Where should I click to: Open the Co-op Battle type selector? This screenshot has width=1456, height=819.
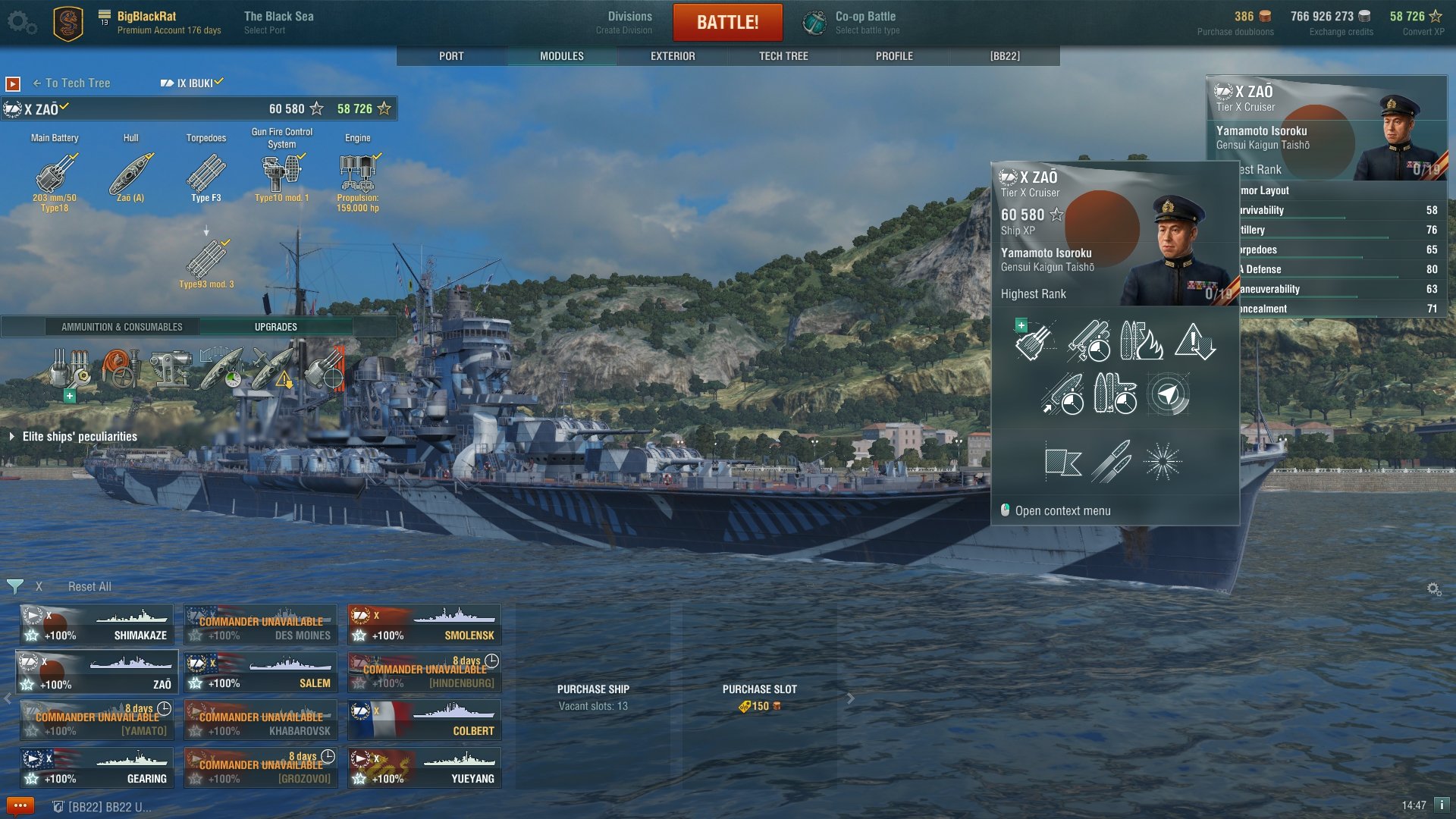pyautogui.click(x=867, y=22)
